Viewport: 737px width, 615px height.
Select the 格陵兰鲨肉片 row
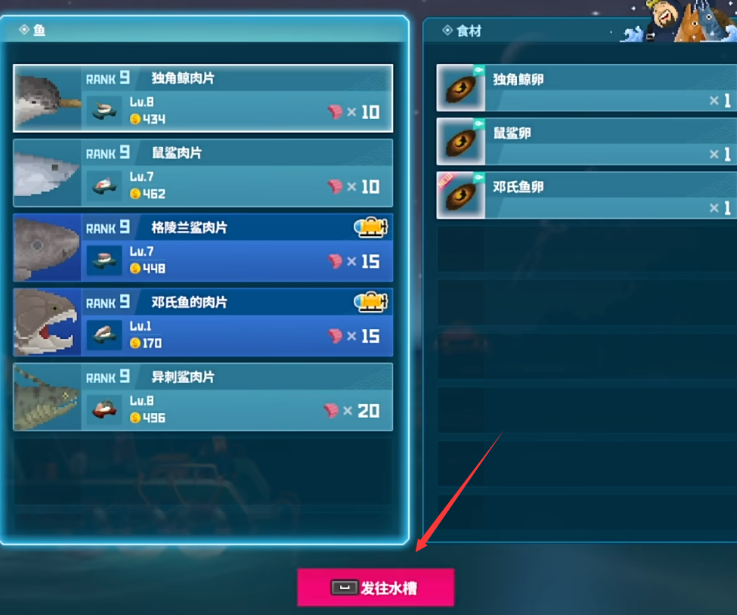[203, 247]
